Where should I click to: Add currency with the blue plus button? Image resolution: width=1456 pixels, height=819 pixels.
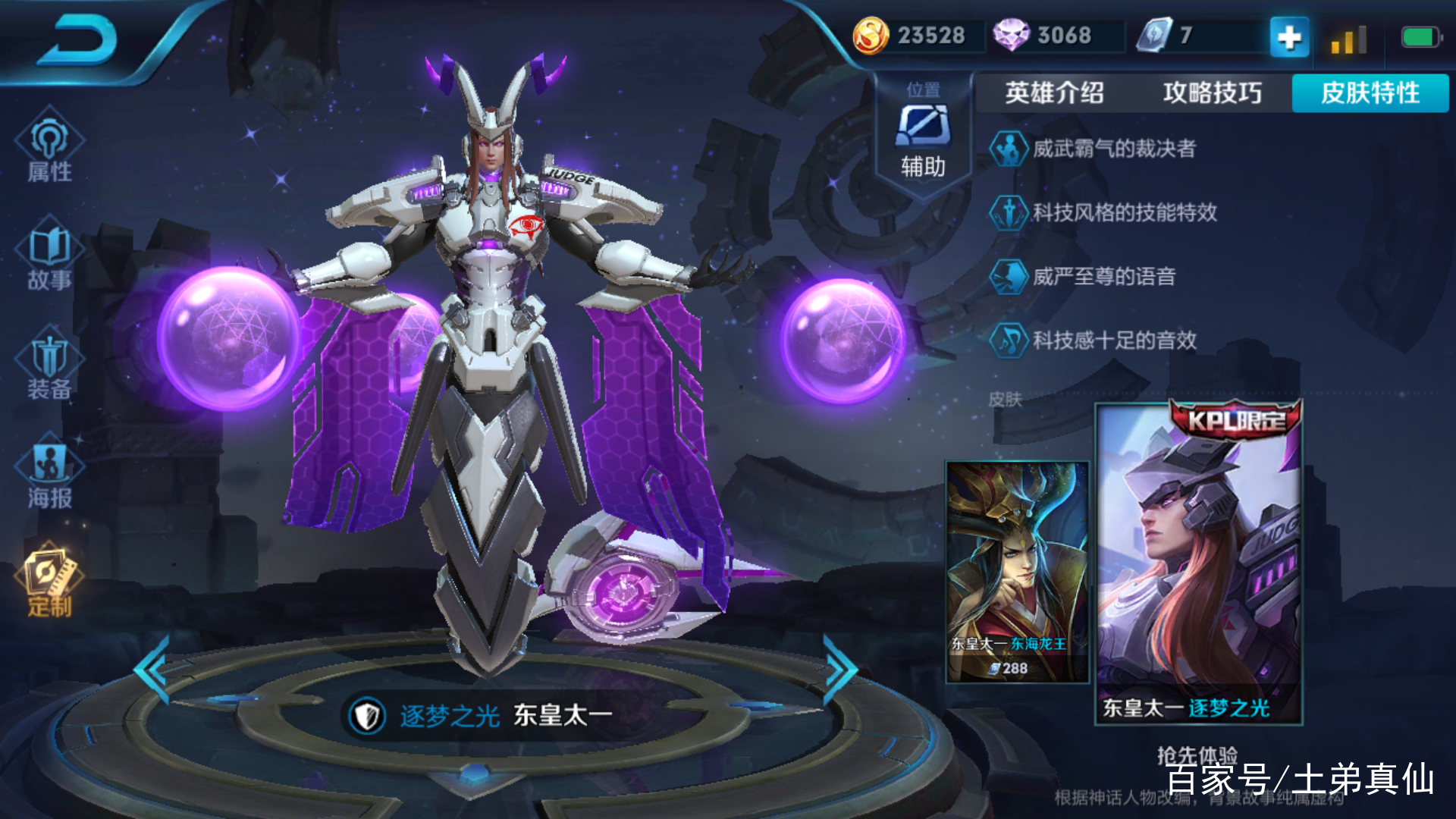(1289, 36)
